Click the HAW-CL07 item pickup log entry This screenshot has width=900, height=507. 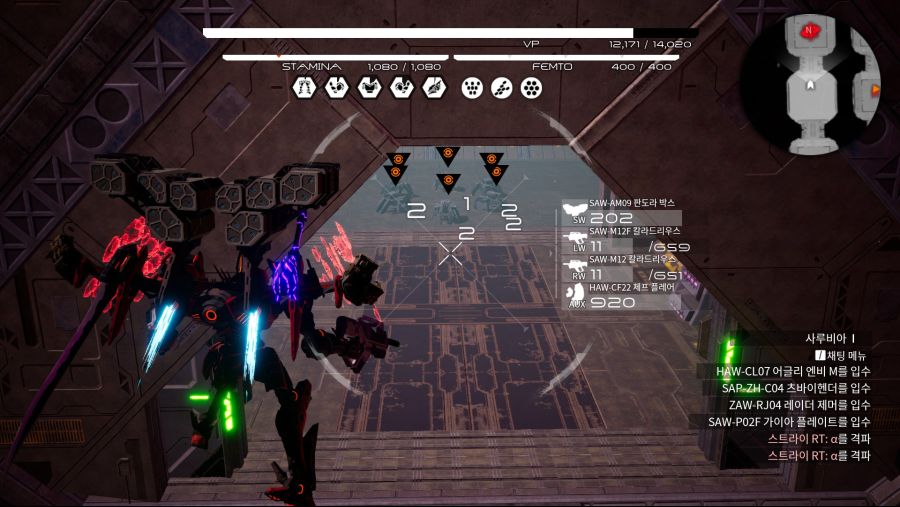click(x=793, y=372)
